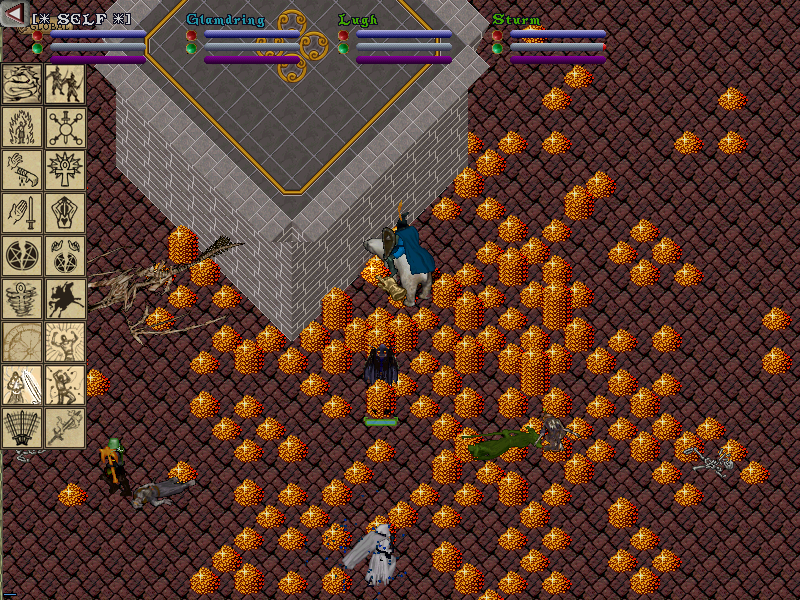Screen dimensions: 800x600
Task: Activate the open hand and sword ability
Action: (x=22, y=213)
